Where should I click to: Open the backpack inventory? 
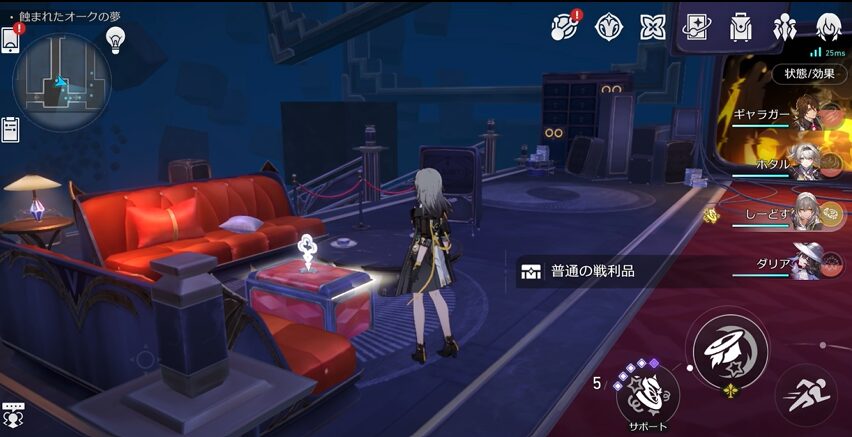741,27
